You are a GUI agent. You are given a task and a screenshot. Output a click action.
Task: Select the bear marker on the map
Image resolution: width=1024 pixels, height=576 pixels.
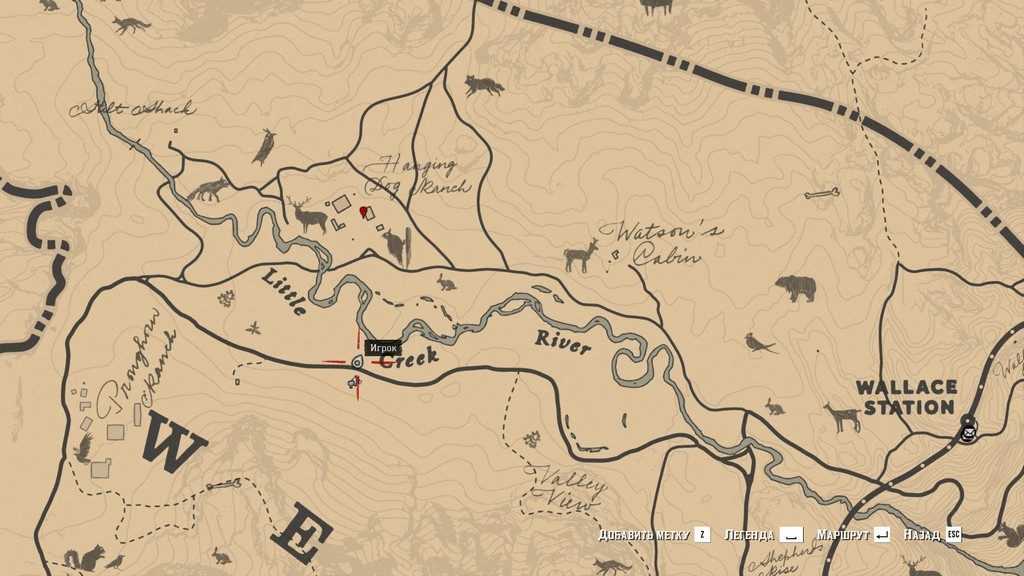(x=796, y=288)
